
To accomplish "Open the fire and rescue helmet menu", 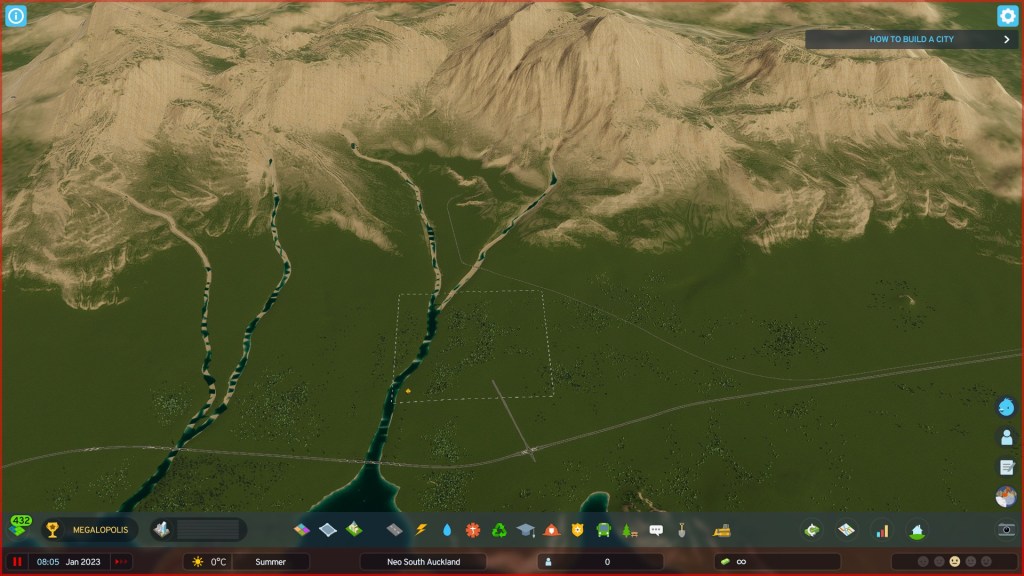I will 551,530.
